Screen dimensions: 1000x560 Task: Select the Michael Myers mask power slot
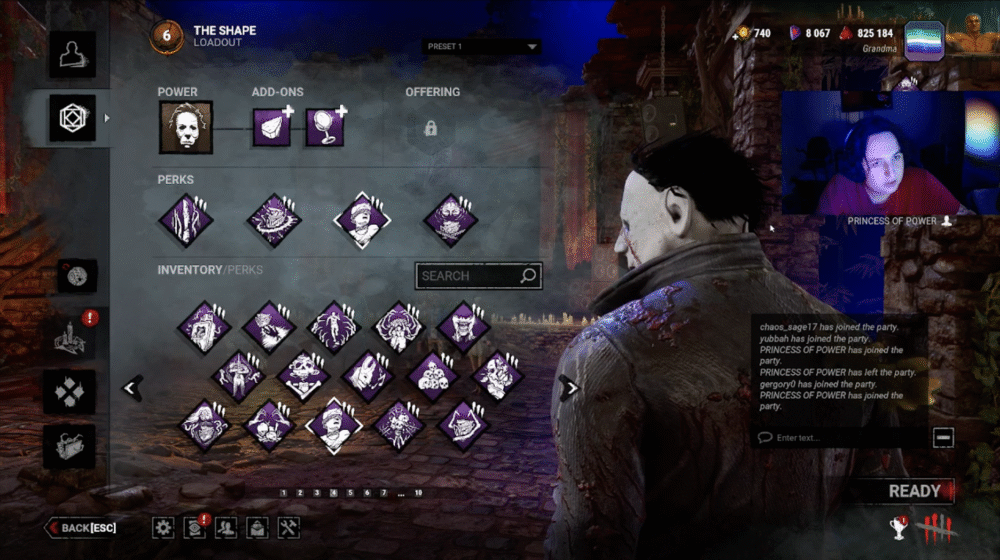tap(186, 129)
